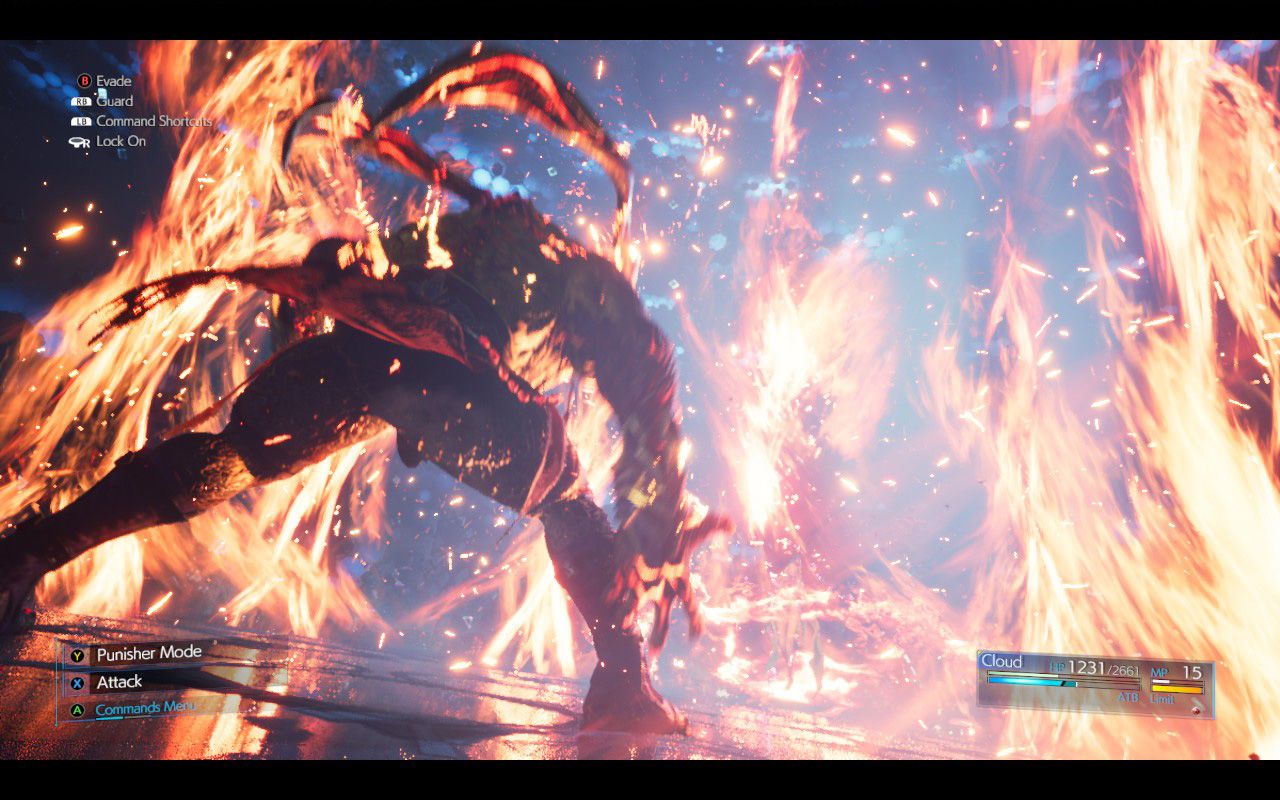
Task: Click the A Commands Menu button icon
Action: [x=77, y=710]
